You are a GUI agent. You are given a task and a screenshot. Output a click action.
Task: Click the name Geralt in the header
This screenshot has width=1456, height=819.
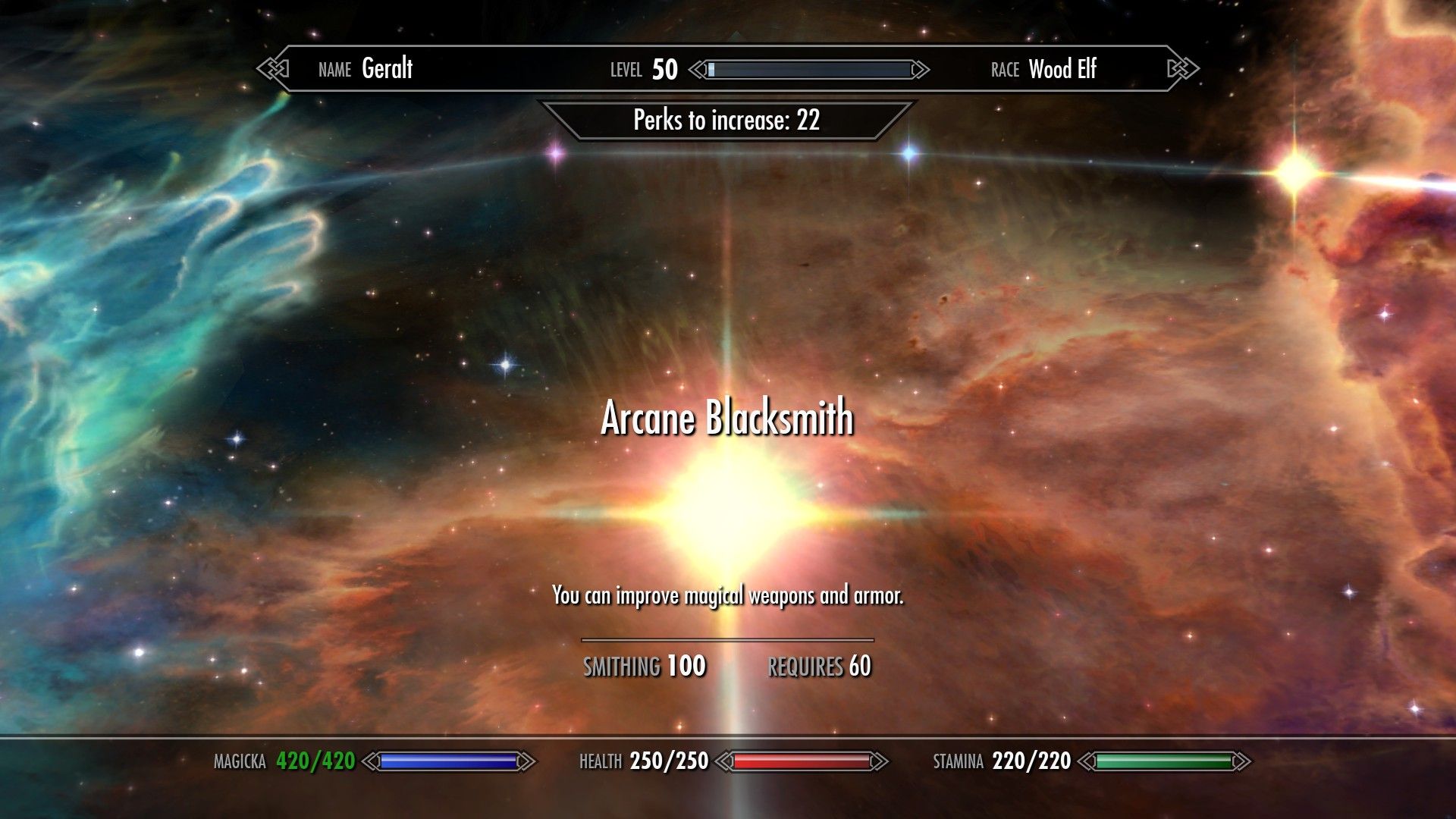tap(387, 70)
